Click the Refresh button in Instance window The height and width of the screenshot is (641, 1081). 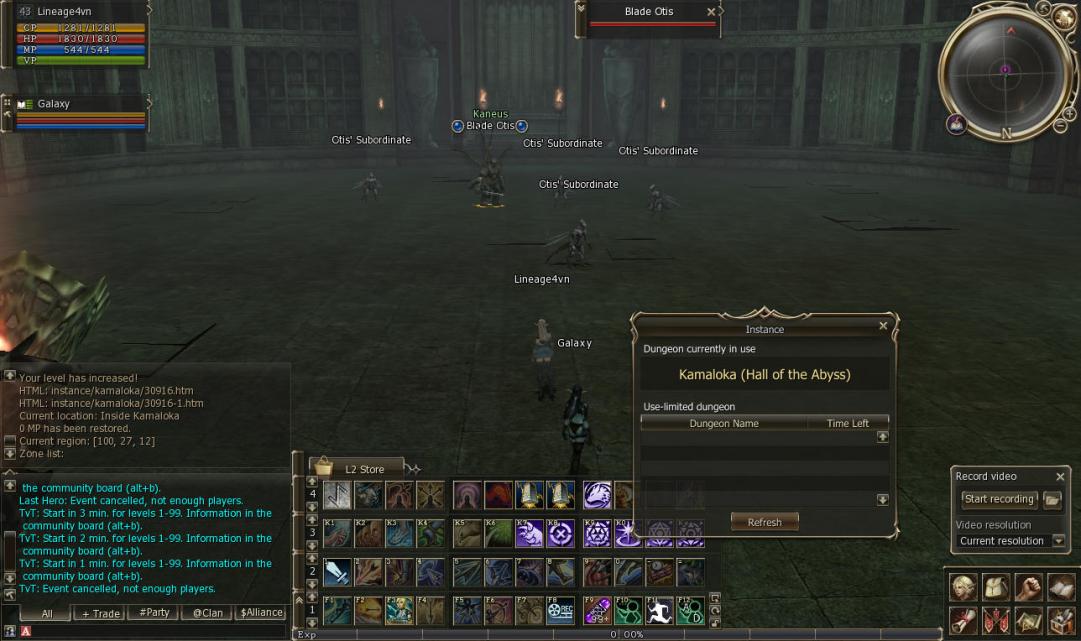pos(764,522)
